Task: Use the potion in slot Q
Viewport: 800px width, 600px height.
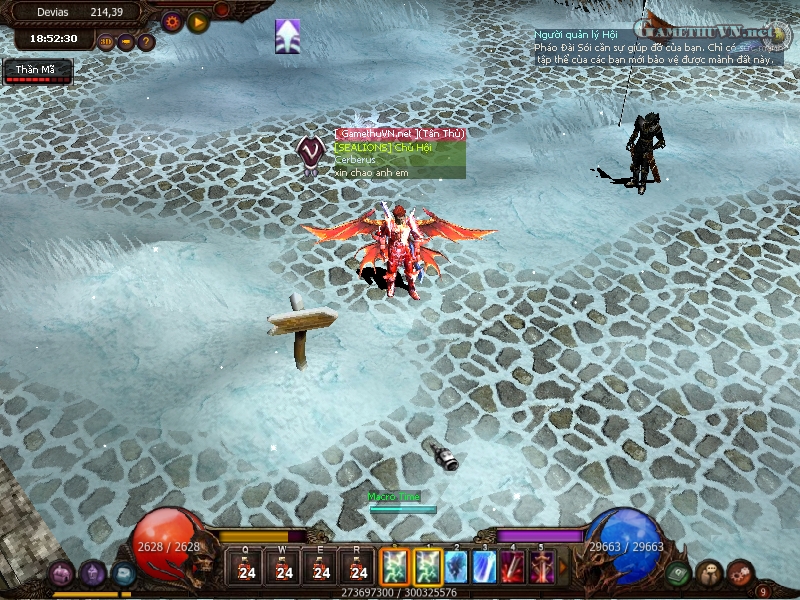Action: pyautogui.click(x=246, y=569)
